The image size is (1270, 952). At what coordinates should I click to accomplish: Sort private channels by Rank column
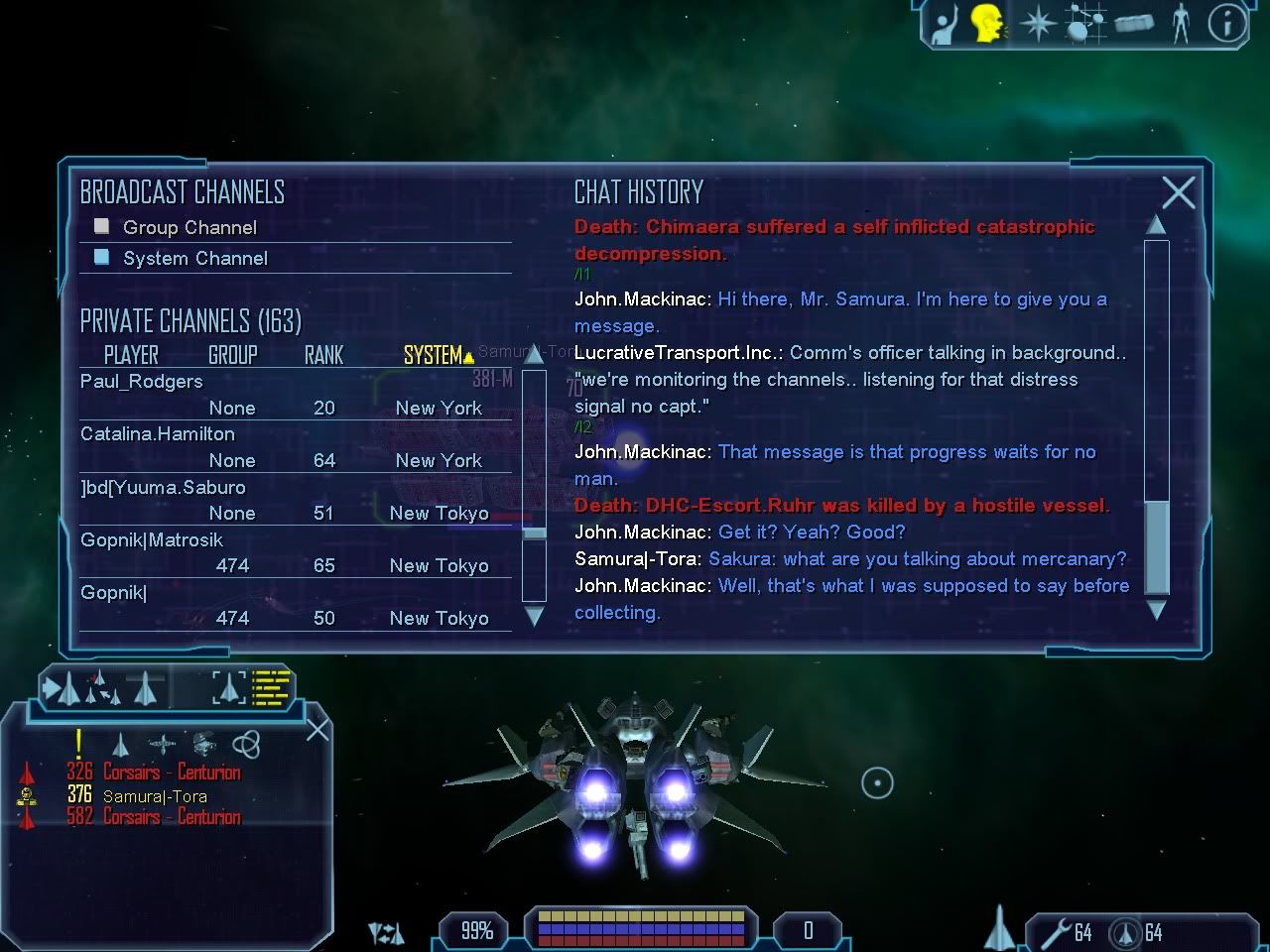click(323, 355)
